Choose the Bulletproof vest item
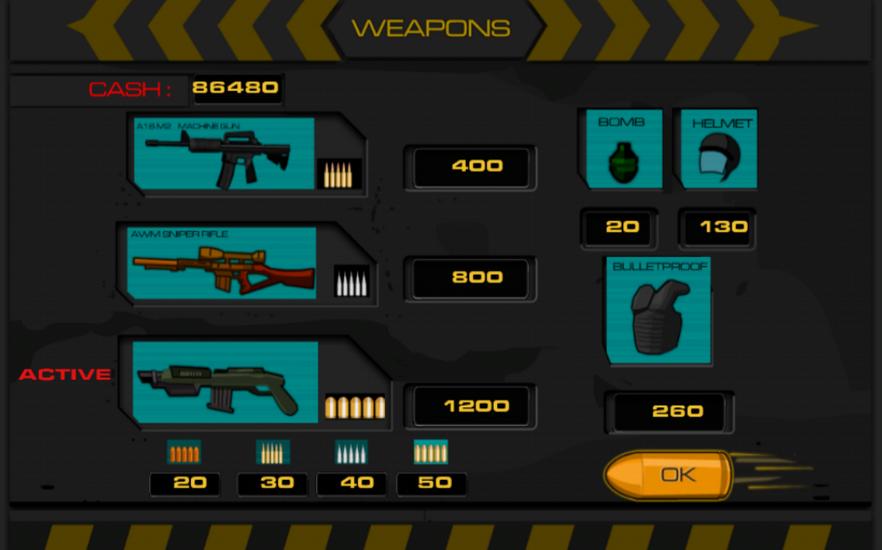This screenshot has height=550, width=882. (660, 311)
